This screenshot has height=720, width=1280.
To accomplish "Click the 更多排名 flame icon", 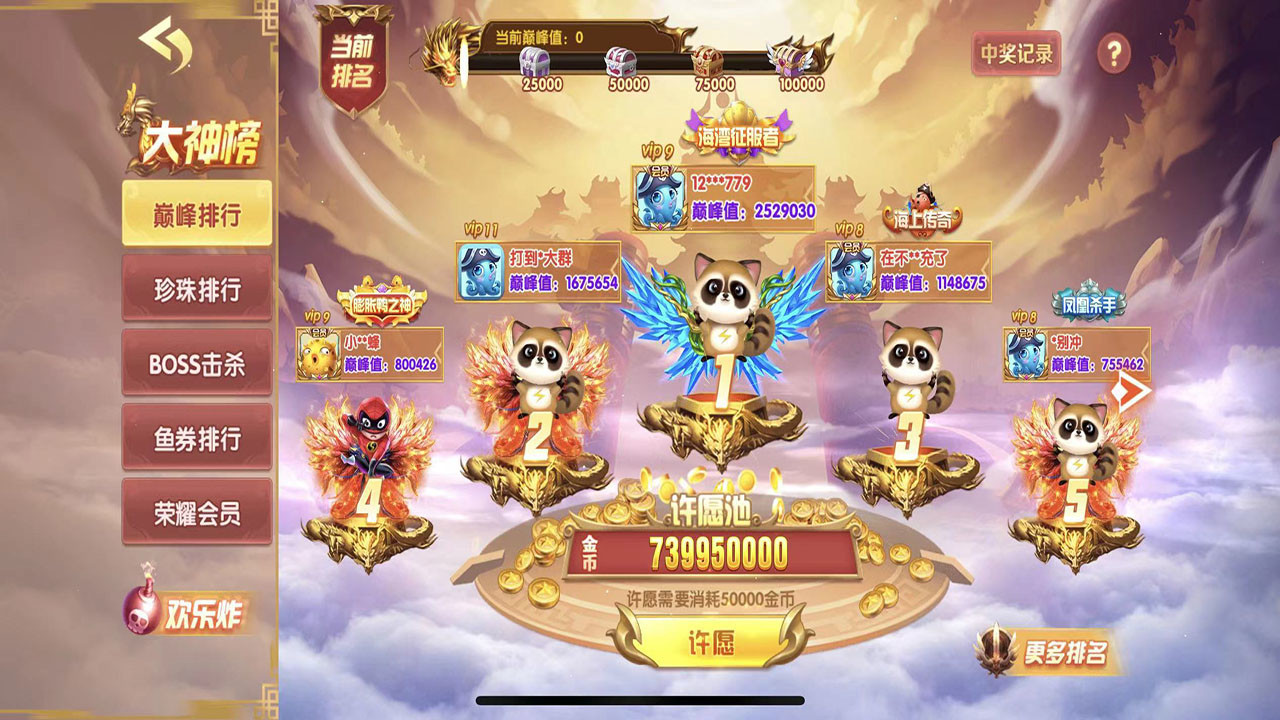I will coord(995,649).
